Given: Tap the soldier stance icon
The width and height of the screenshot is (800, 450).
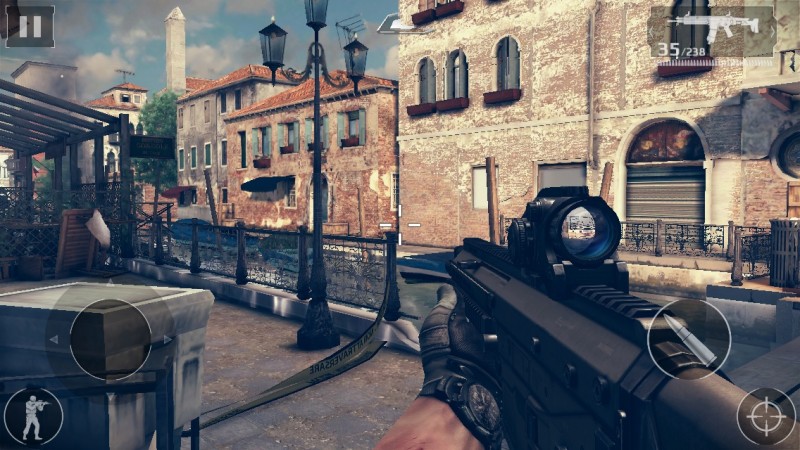Looking at the screenshot, I should pyautogui.click(x=32, y=416).
